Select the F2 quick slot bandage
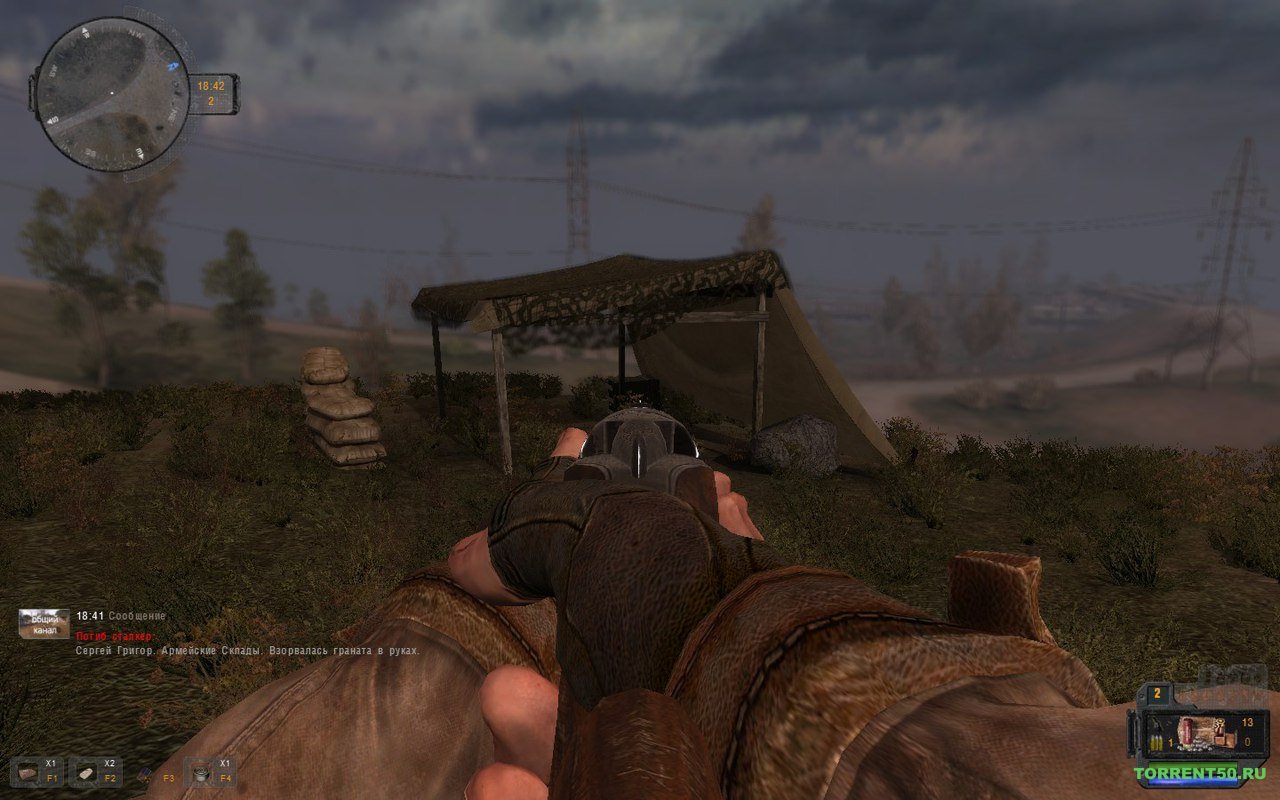1280x800 pixels. click(85, 772)
